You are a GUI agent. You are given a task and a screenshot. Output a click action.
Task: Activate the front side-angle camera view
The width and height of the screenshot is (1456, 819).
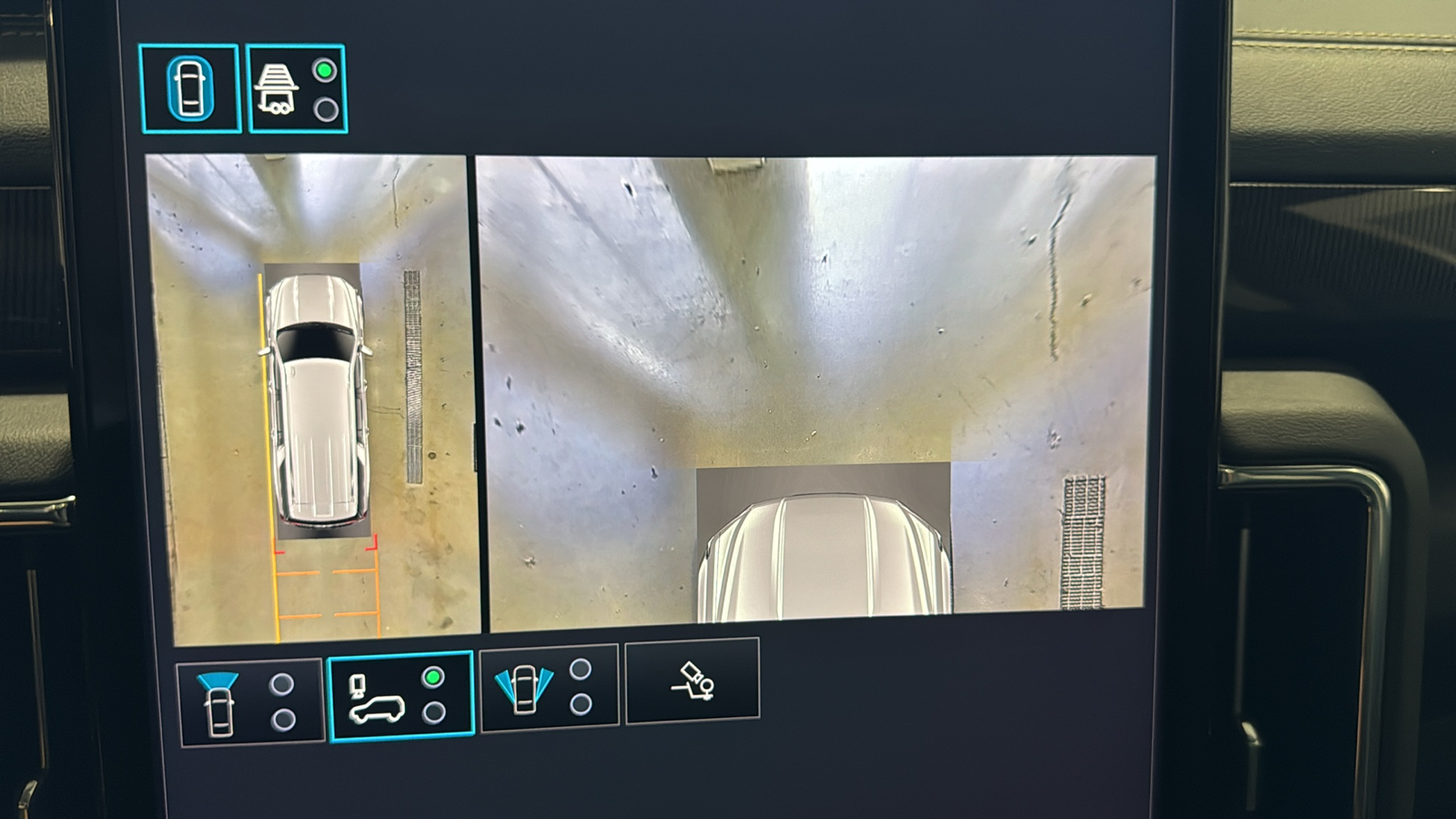549,687
